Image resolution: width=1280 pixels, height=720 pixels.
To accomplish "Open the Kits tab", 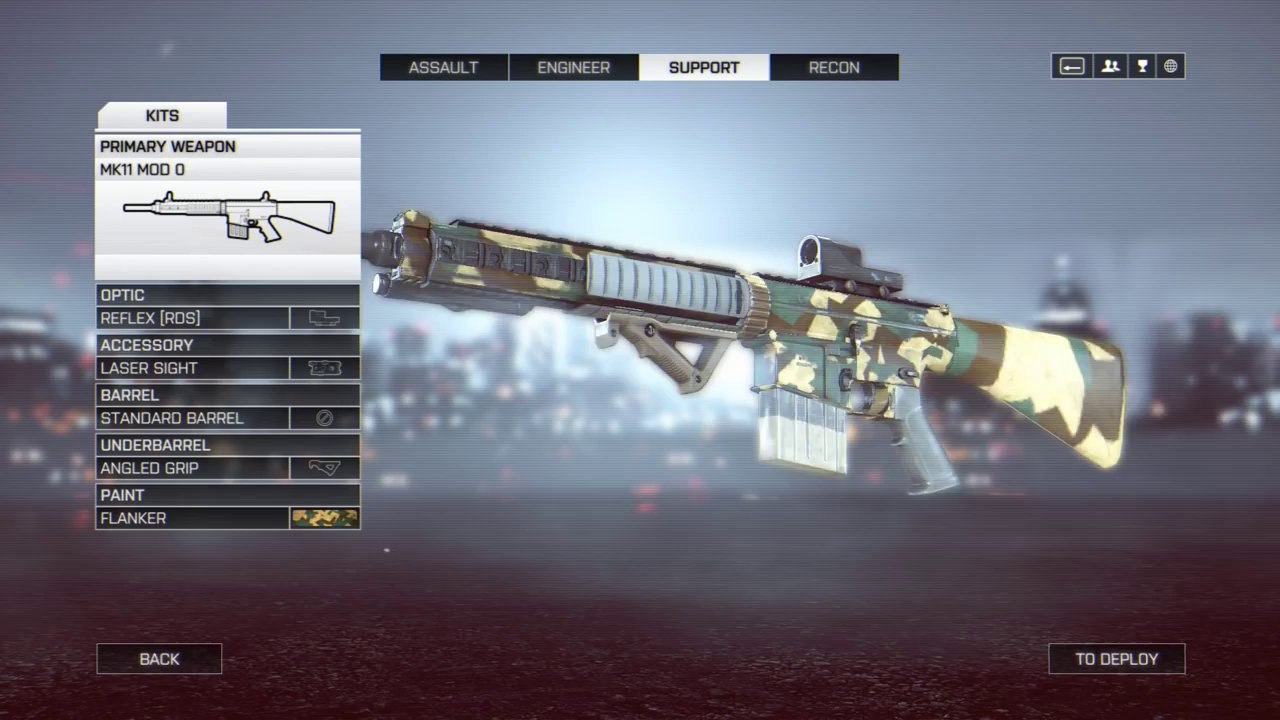I will pos(162,116).
